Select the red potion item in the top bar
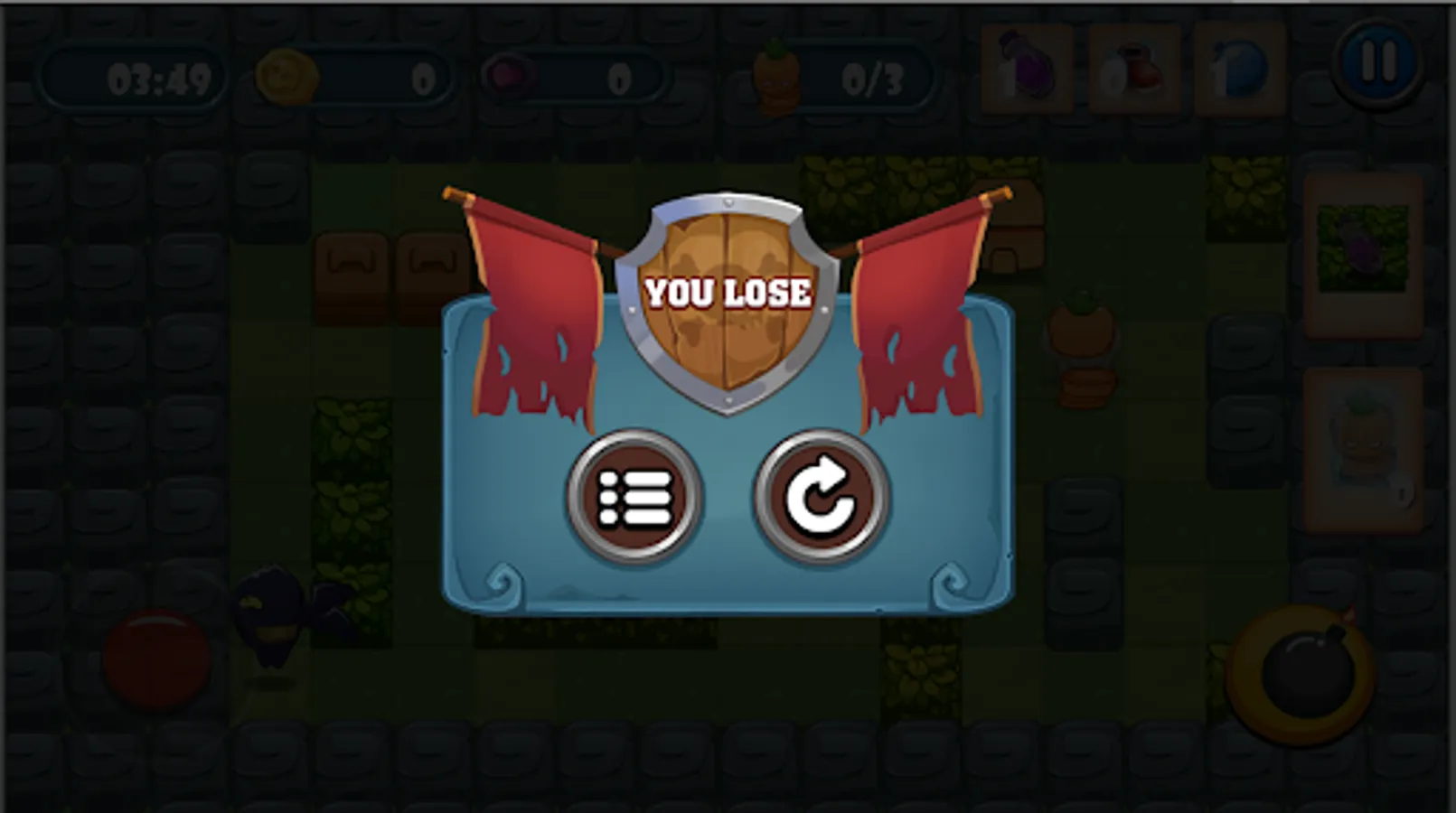 pyautogui.click(x=1134, y=68)
